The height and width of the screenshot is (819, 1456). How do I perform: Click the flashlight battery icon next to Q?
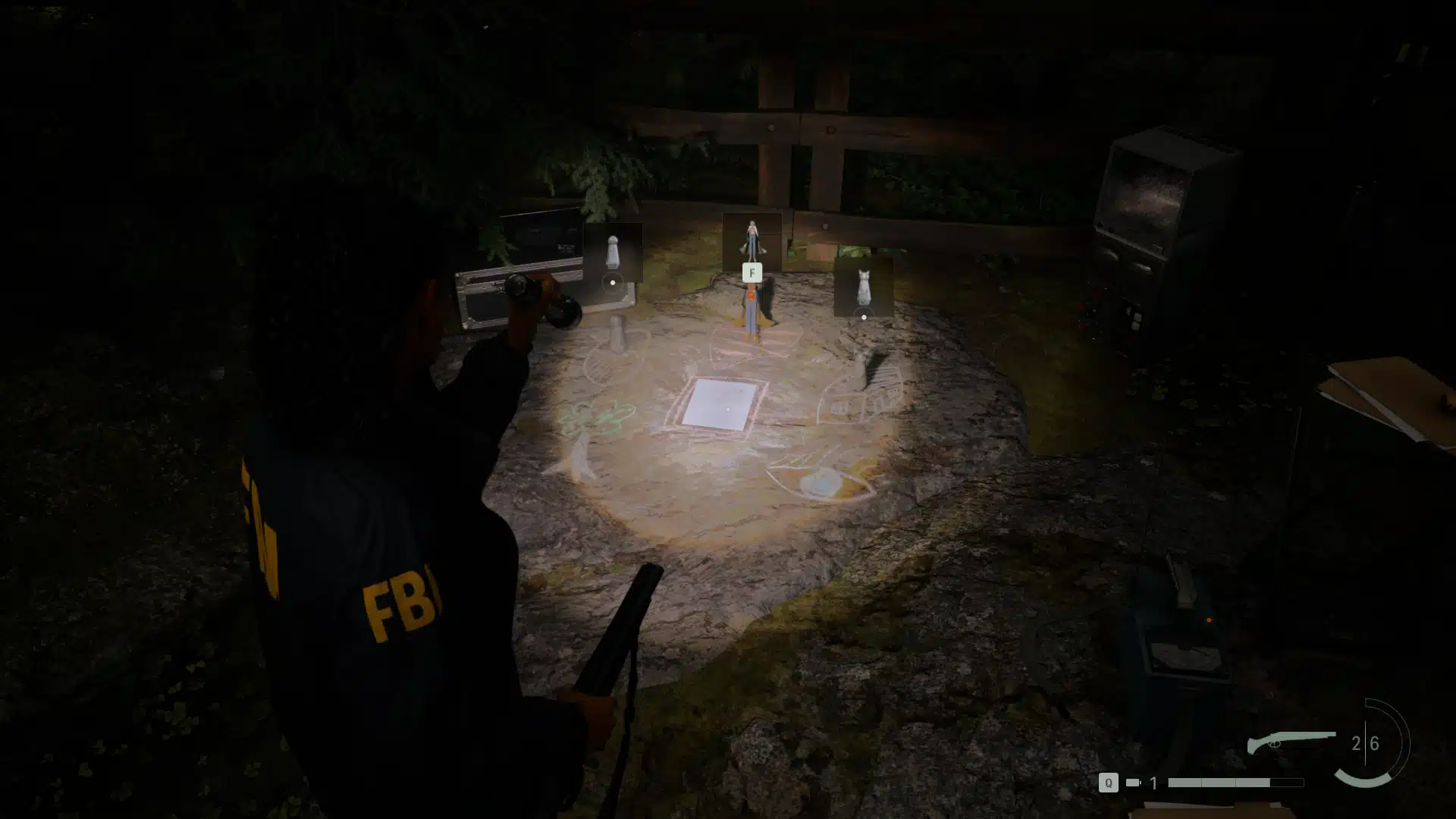[1132, 782]
